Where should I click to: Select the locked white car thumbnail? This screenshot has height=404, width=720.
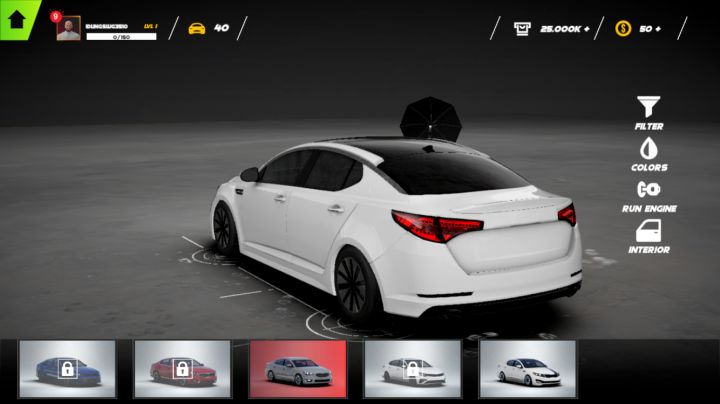[412, 369]
